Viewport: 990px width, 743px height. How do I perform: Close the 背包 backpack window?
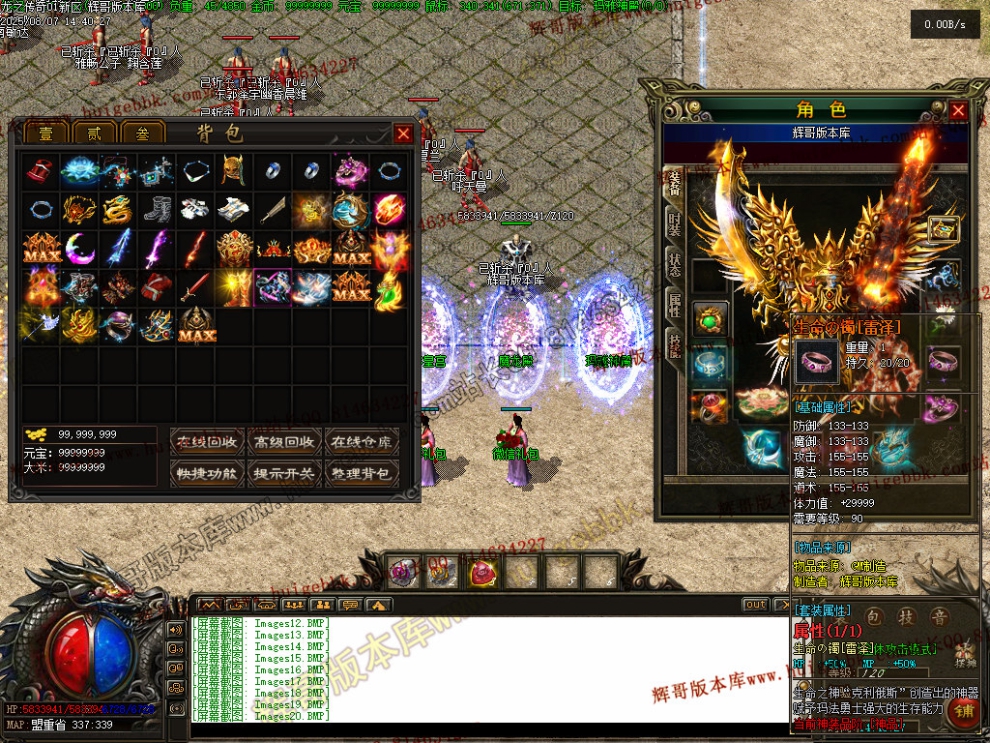pos(403,133)
